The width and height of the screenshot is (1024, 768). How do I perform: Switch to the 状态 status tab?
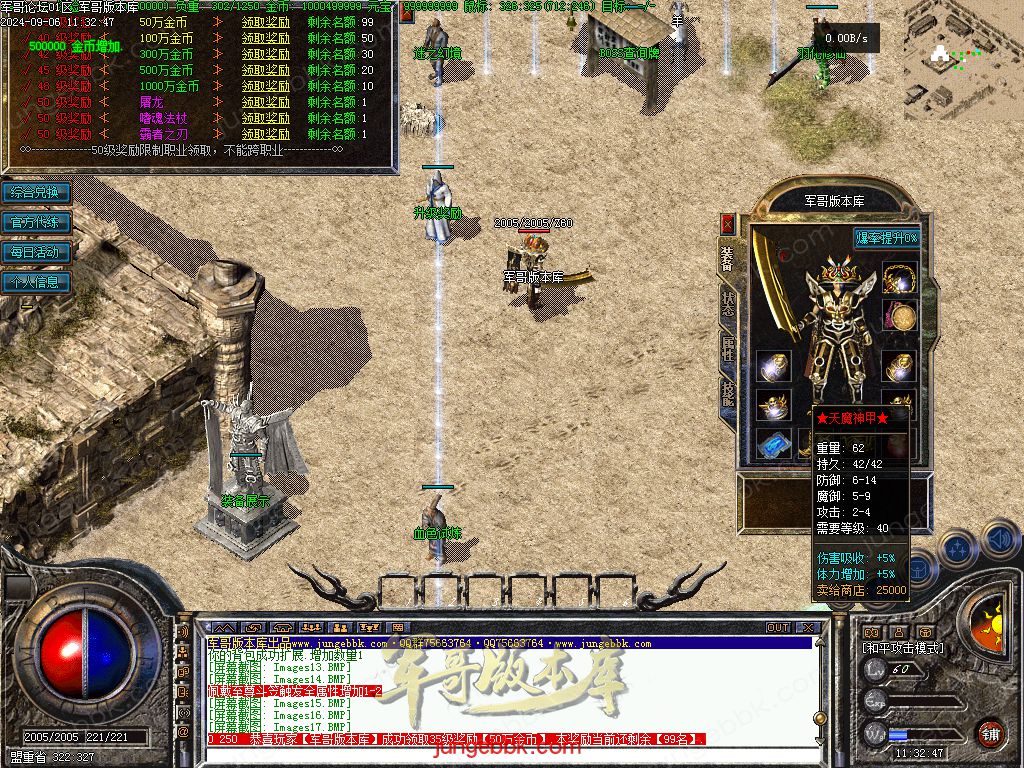coord(727,305)
